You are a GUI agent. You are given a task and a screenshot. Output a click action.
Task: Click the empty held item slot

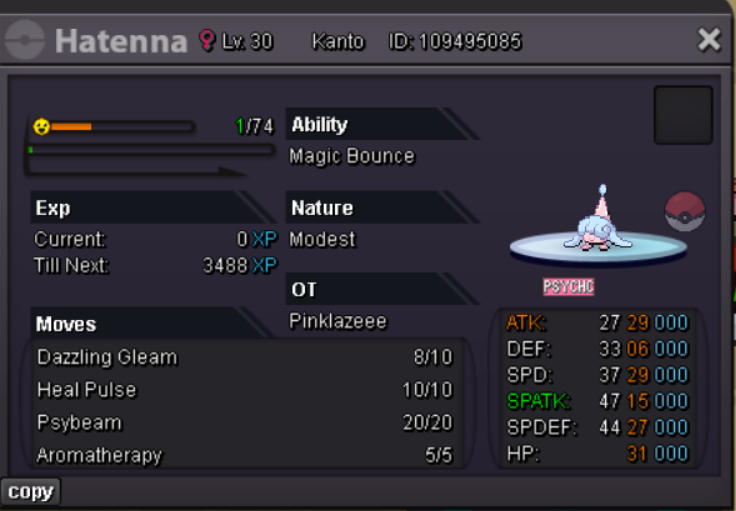(683, 115)
